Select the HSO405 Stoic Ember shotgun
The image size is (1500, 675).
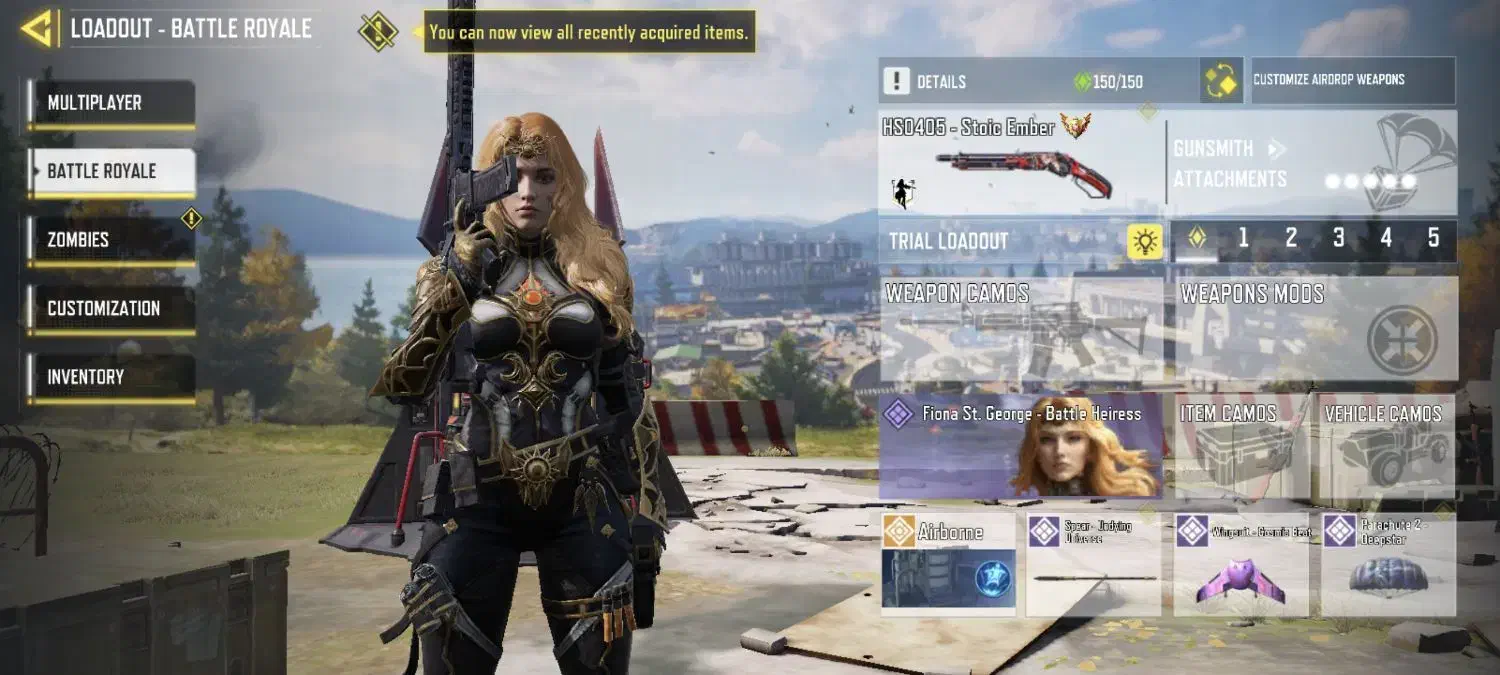point(1020,162)
